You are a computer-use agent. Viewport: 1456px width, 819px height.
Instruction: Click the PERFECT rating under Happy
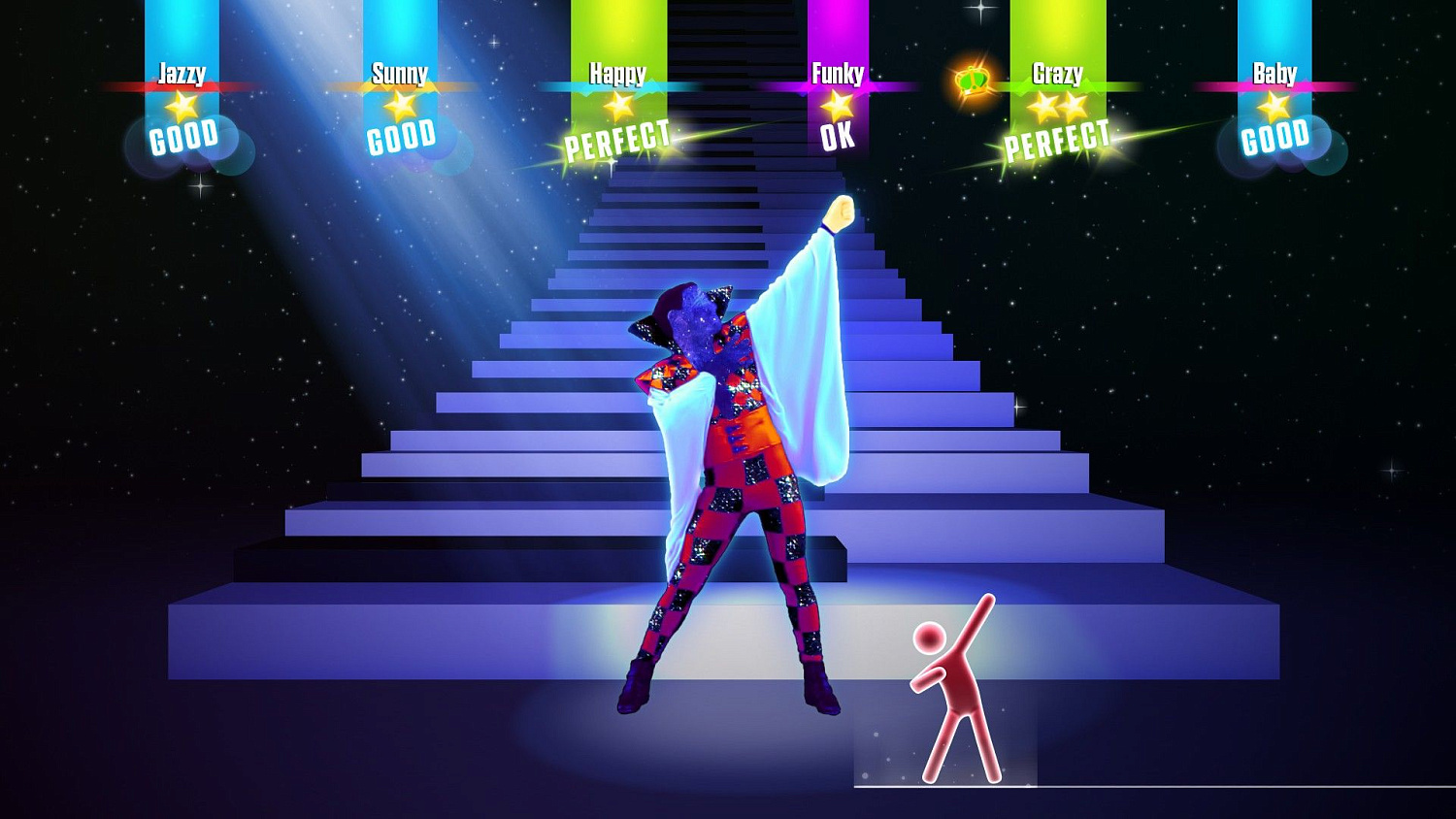pyautogui.click(x=618, y=139)
